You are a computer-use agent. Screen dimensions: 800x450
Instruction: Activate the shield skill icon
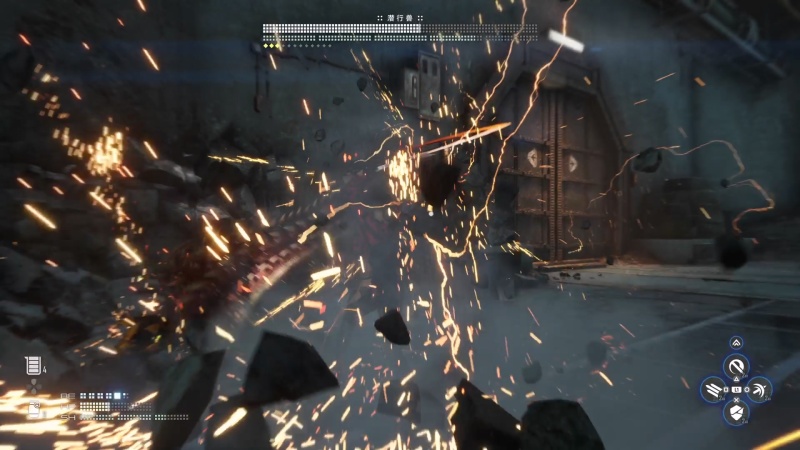736,412
